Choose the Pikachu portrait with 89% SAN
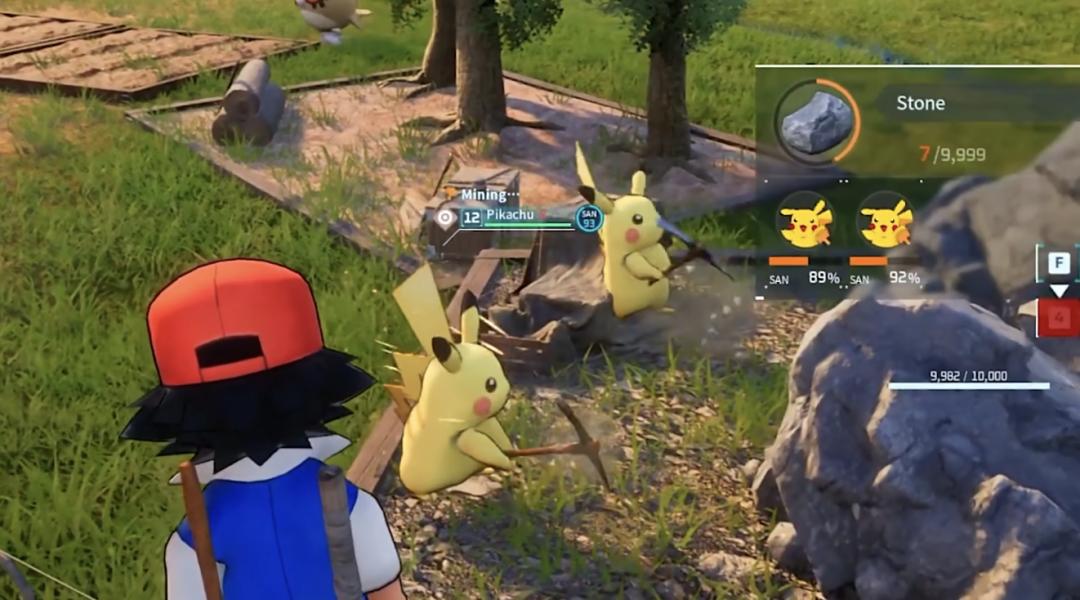Screen dimensions: 1080x600 click(x=805, y=221)
